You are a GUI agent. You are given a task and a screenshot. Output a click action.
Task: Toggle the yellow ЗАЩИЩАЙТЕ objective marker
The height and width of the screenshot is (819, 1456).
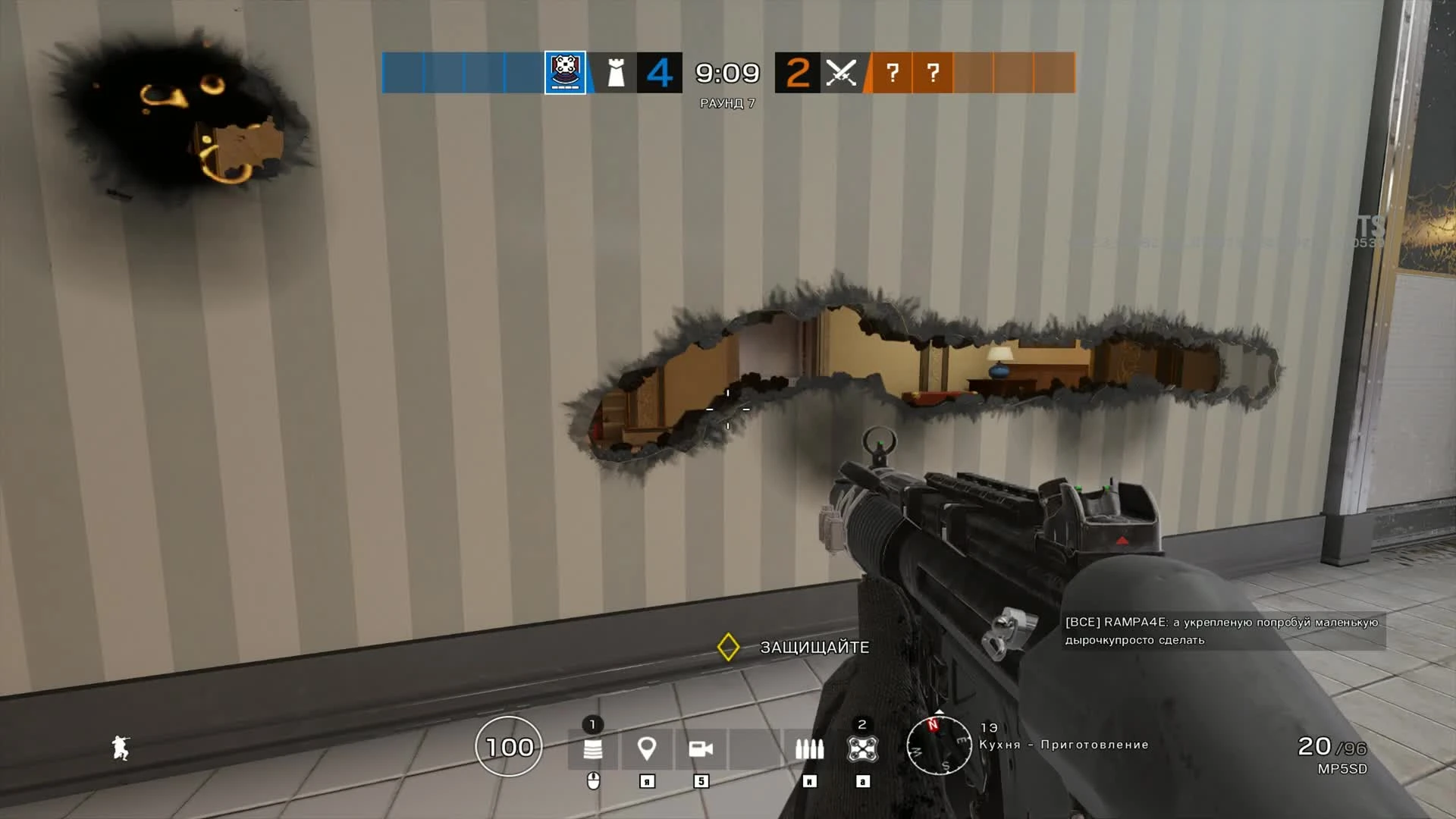pos(730,648)
